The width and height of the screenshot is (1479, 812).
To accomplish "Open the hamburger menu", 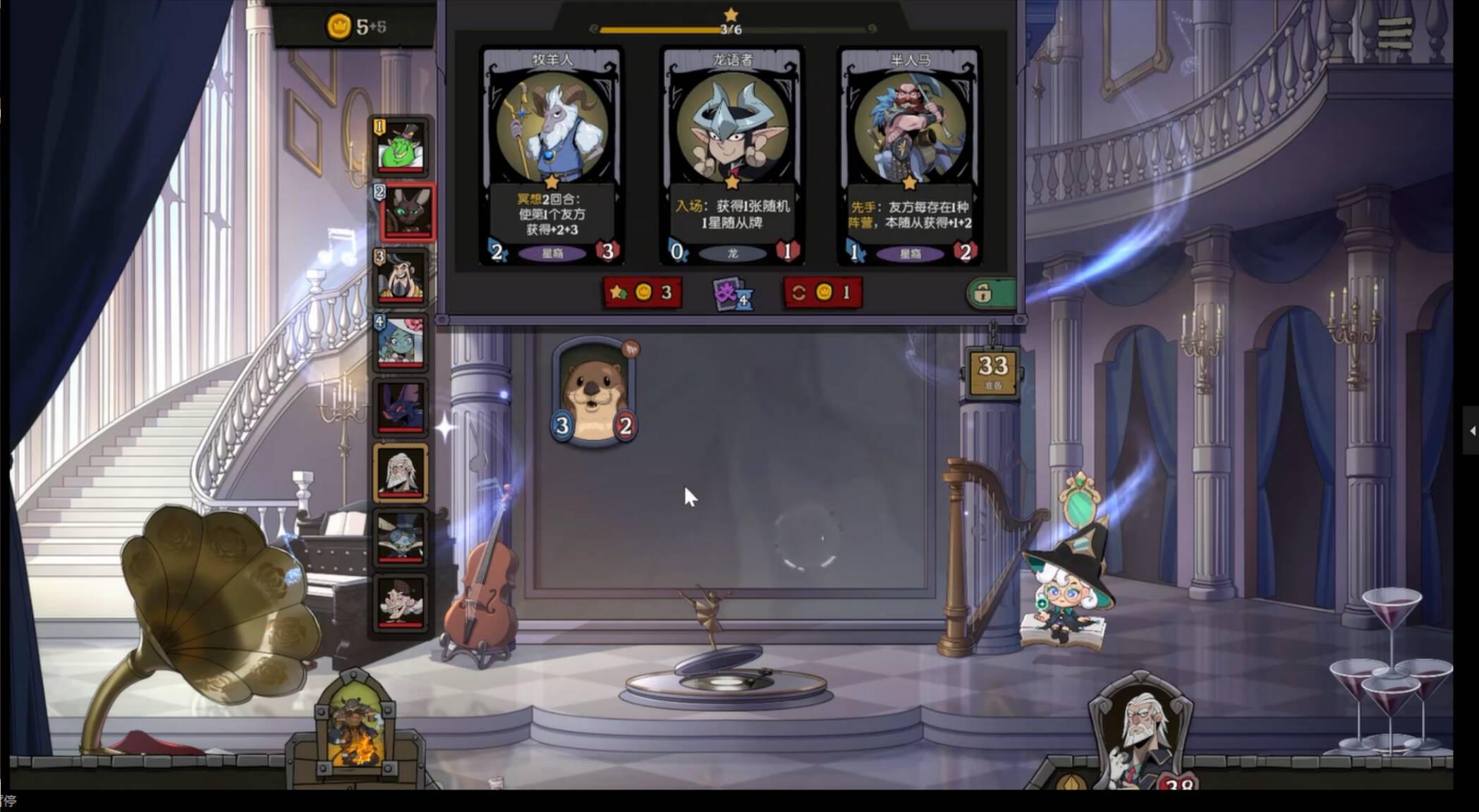I will (1394, 33).
